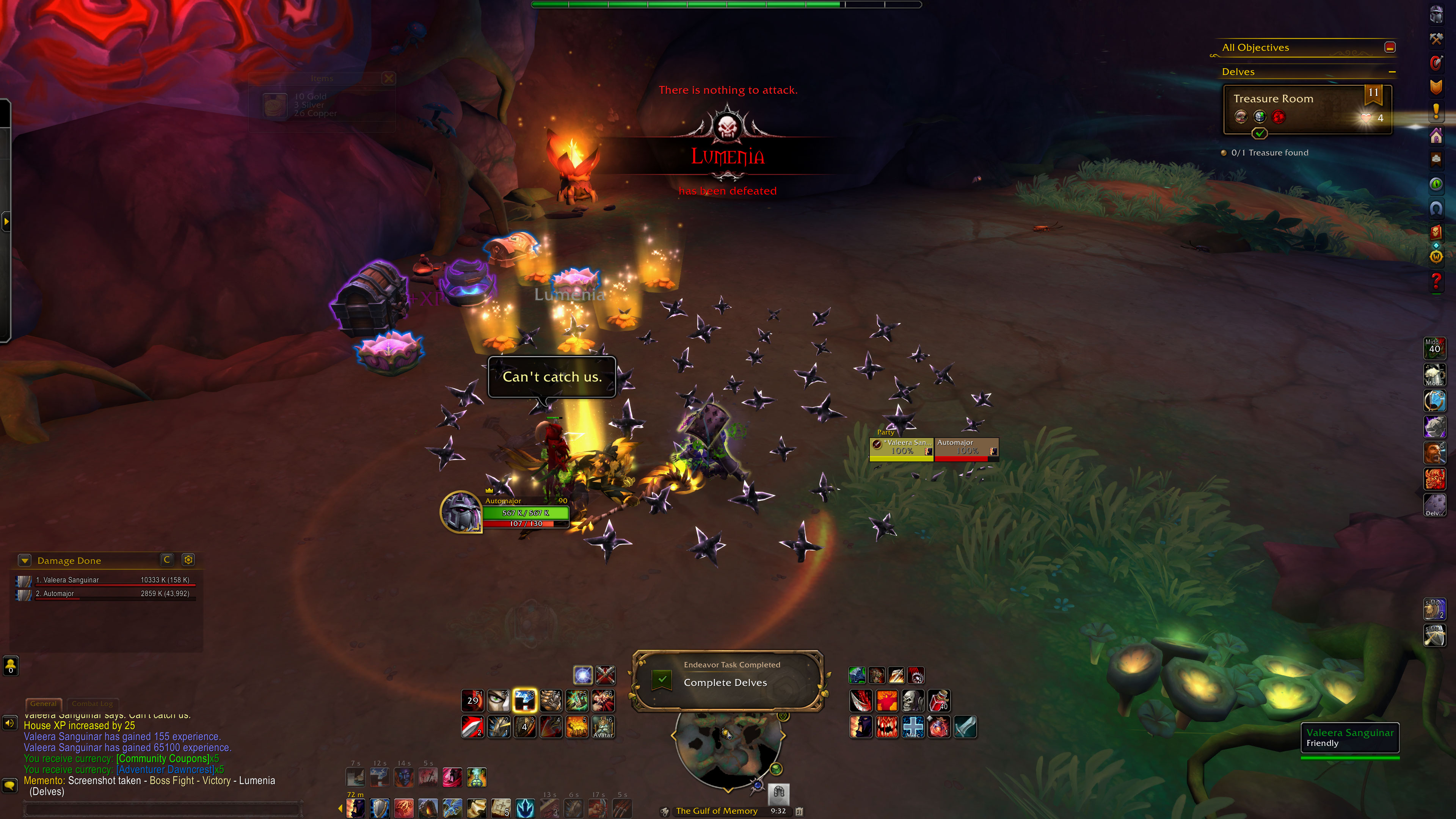Collapse the Delves objectives section
1456x819 pixels.
pyautogui.click(x=1392, y=72)
